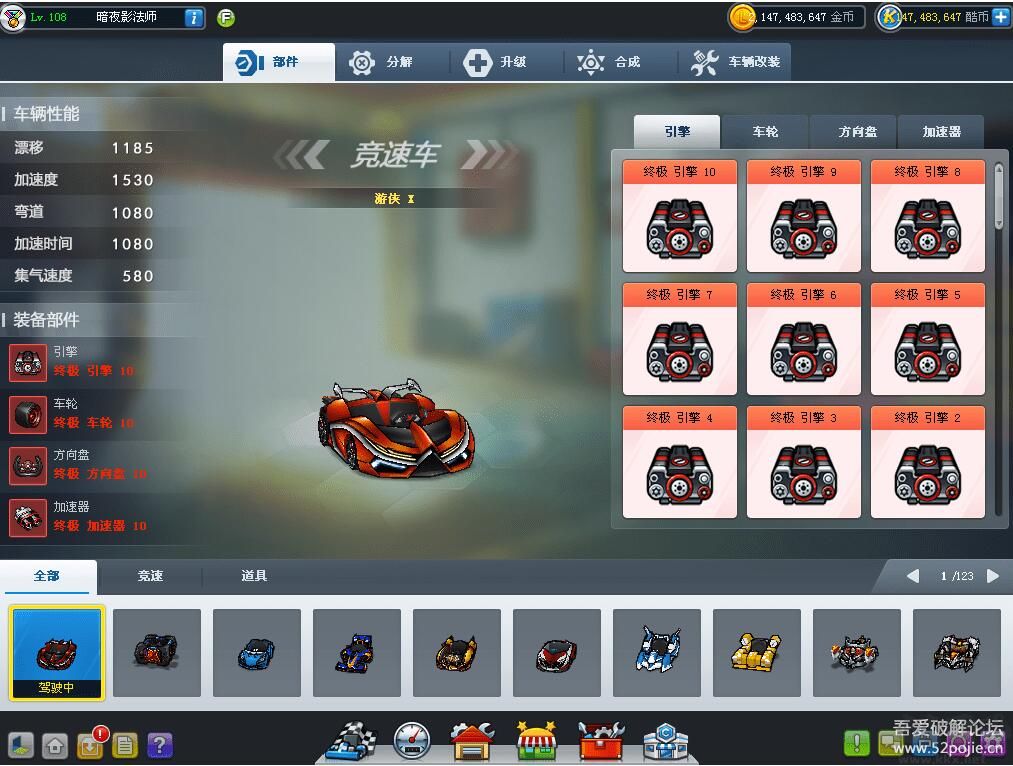Image resolution: width=1013 pixels, height=766 pixels.
Task: Choose the 加速器 booster category
Action: click(941, 132)
